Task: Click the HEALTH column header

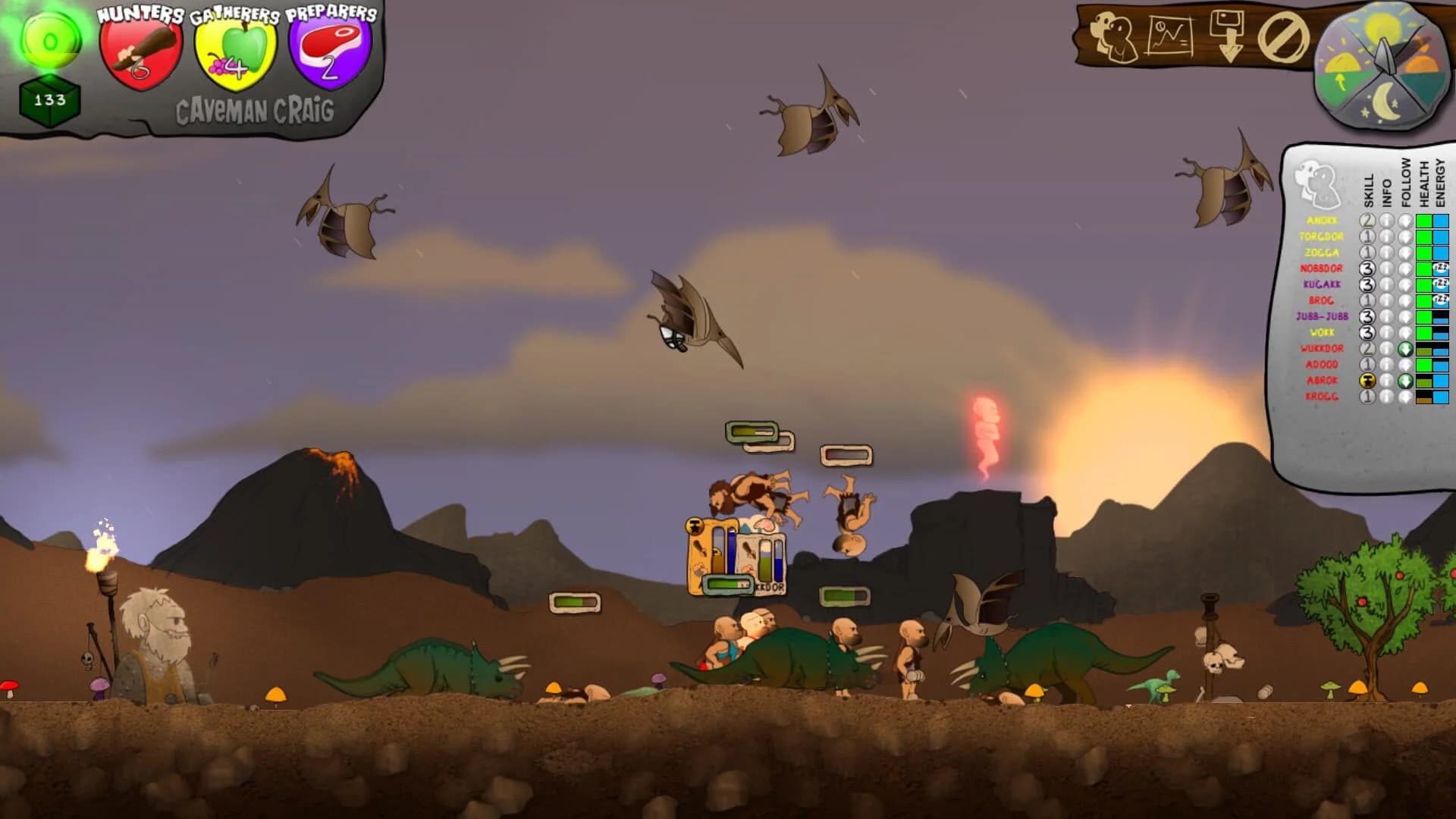Action: click(1423, 183)
